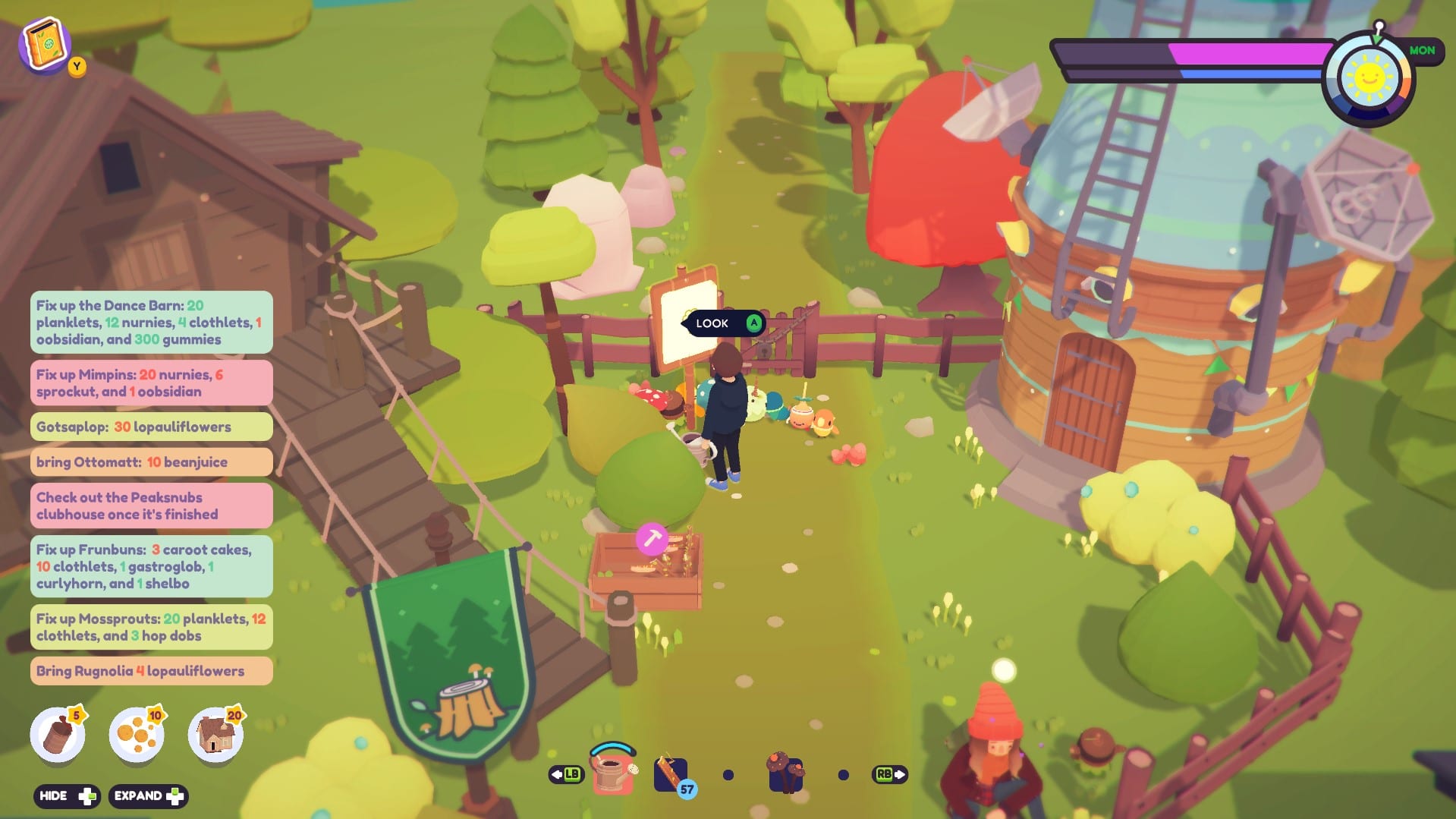
Task: Cycle the hotbar right with the RB arrow
Action: pos(889,774)
